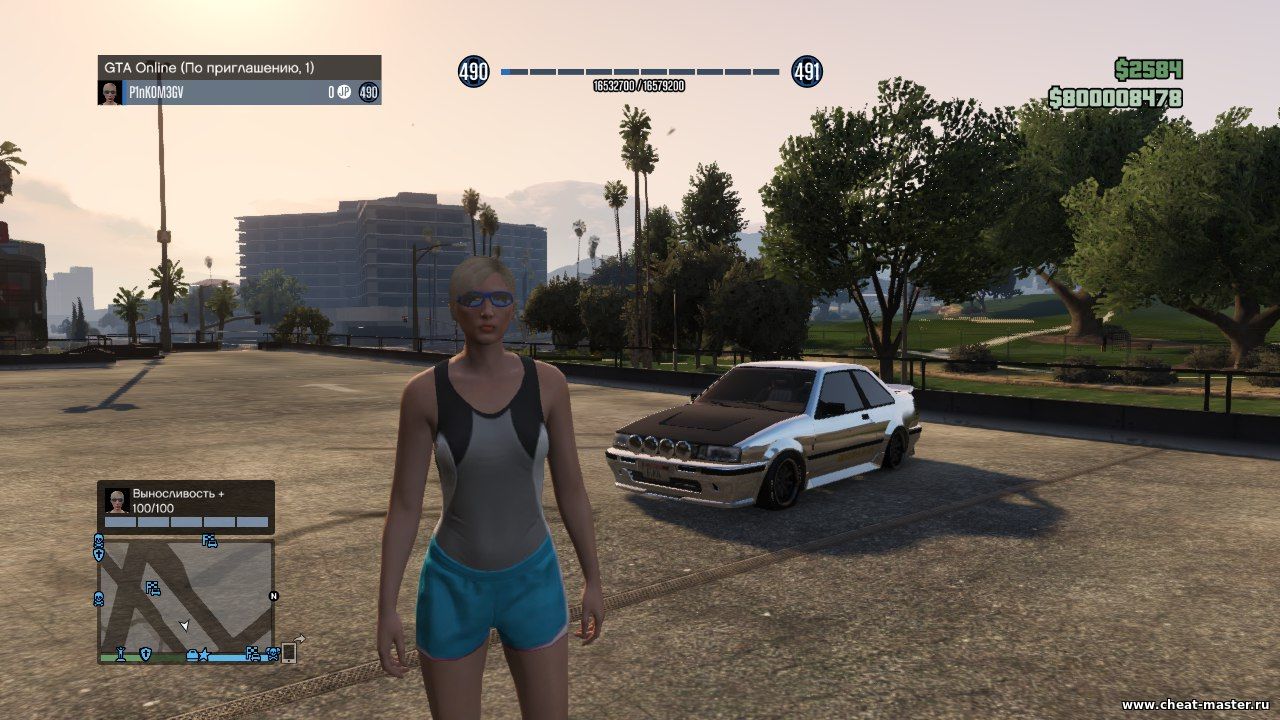1280x720 pixels.
Task: Click the stamina 100/100 notification above the minimap
Action: coord(186,506)
